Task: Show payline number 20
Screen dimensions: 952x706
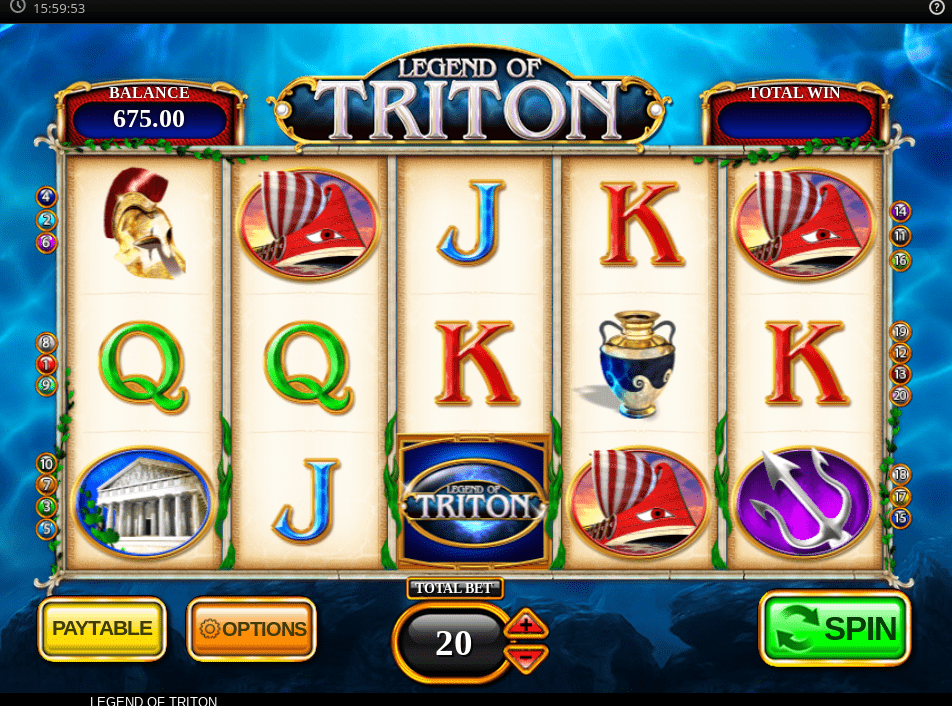Action: click(901, 395)
